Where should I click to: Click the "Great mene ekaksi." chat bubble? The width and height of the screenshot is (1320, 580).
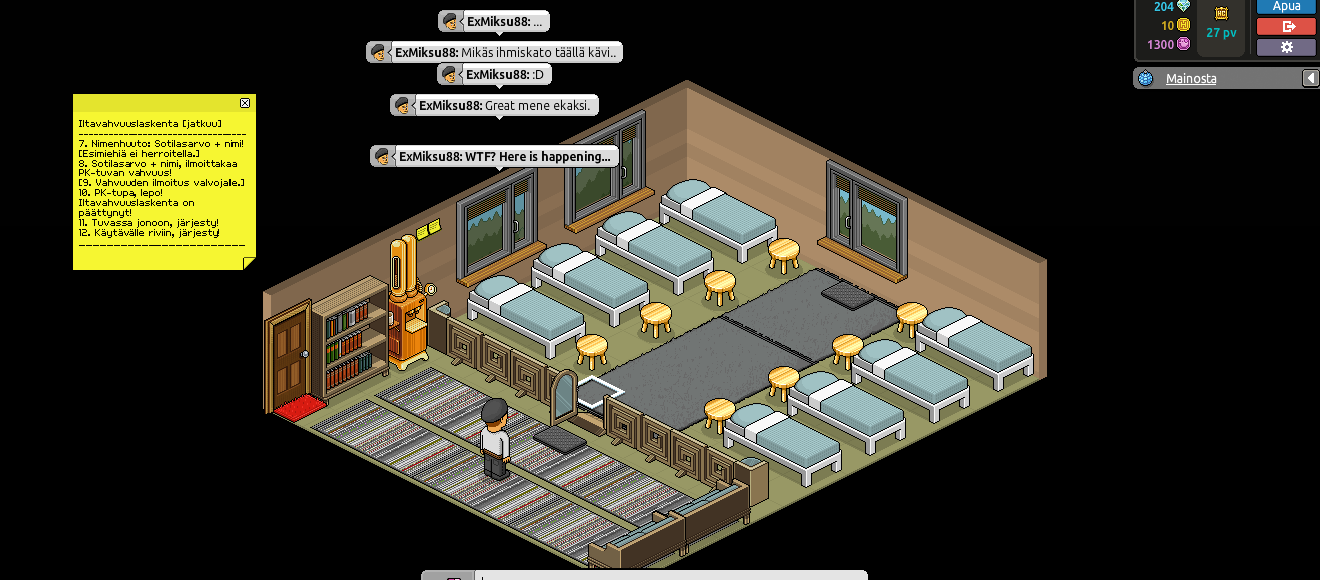point(494,105)
